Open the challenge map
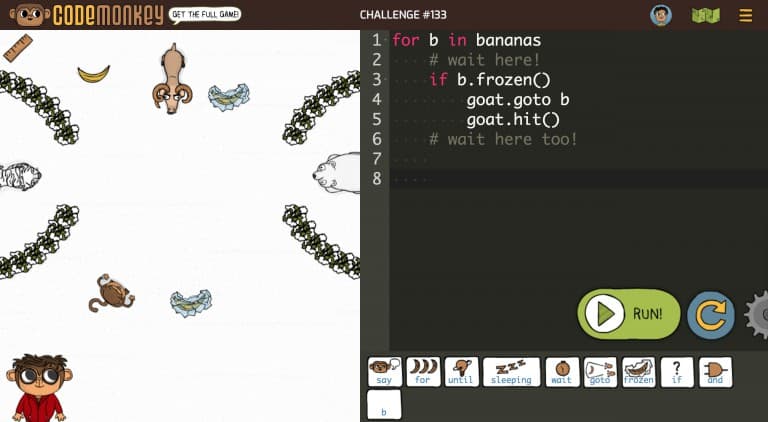This screenshot has height=422, width=768. point(703,15)
